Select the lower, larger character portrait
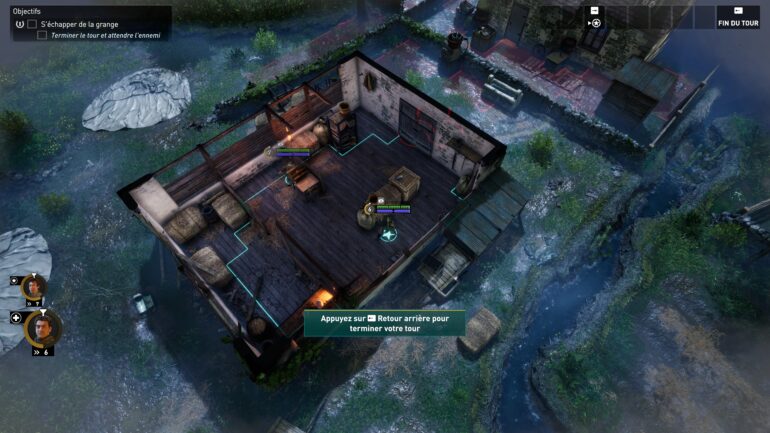770x433 pixels. coord(41,327)
